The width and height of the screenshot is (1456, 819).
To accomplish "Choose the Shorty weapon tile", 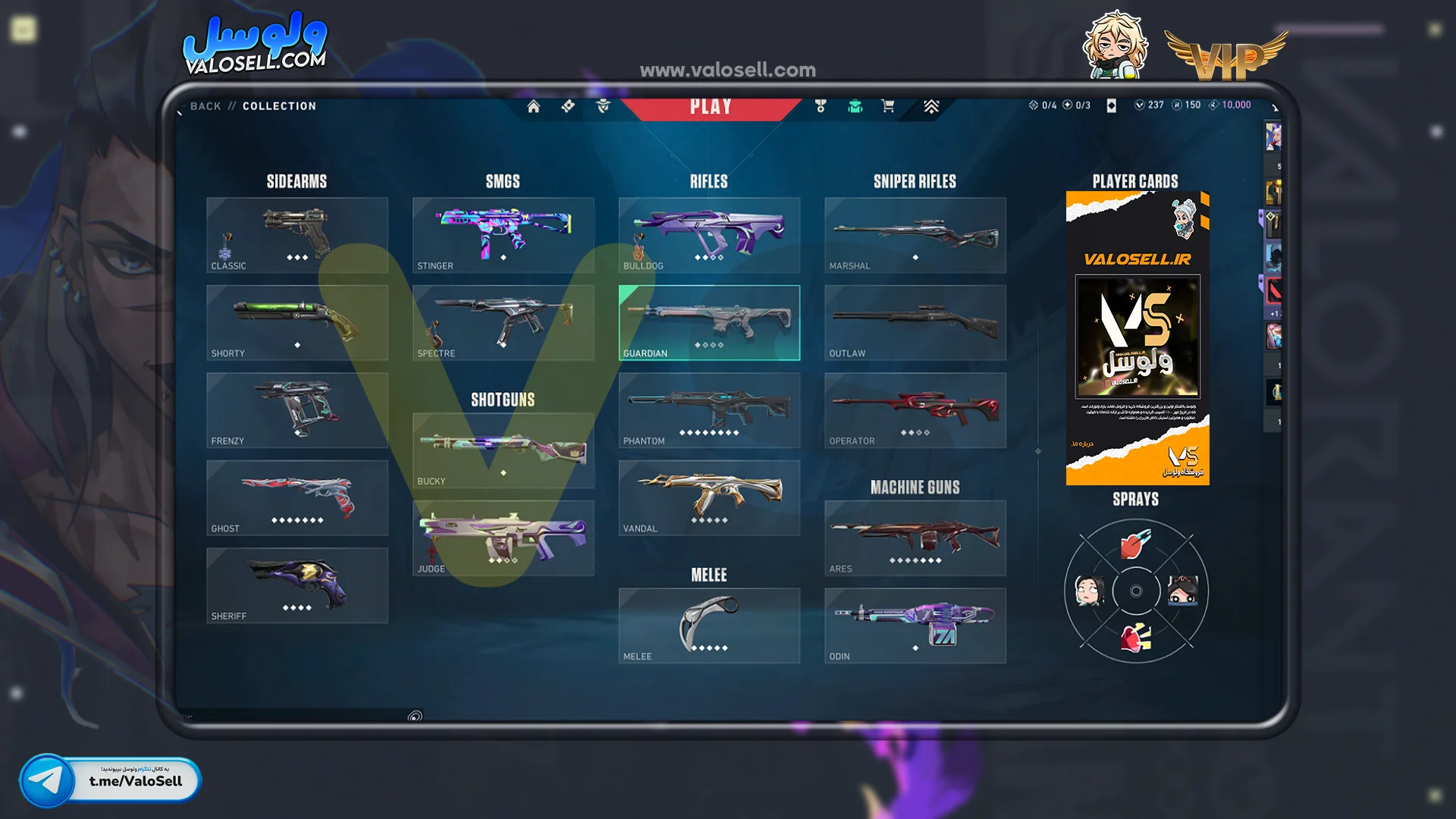I will click(x=297, y=322).
